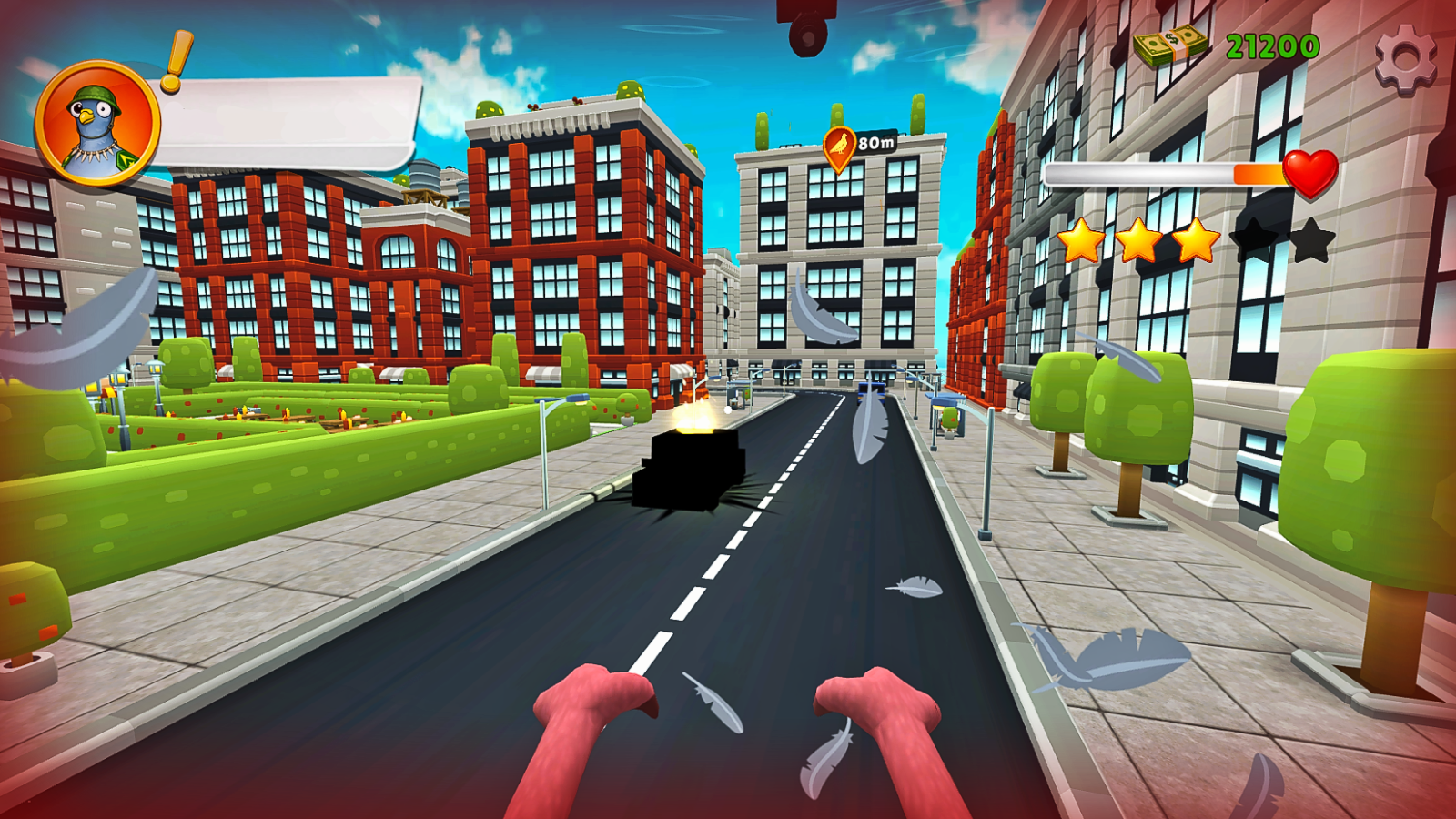The width and height of the screenshot is (1456, 819).
Task: Click the 80m distance label
Action: click(878, 142)
